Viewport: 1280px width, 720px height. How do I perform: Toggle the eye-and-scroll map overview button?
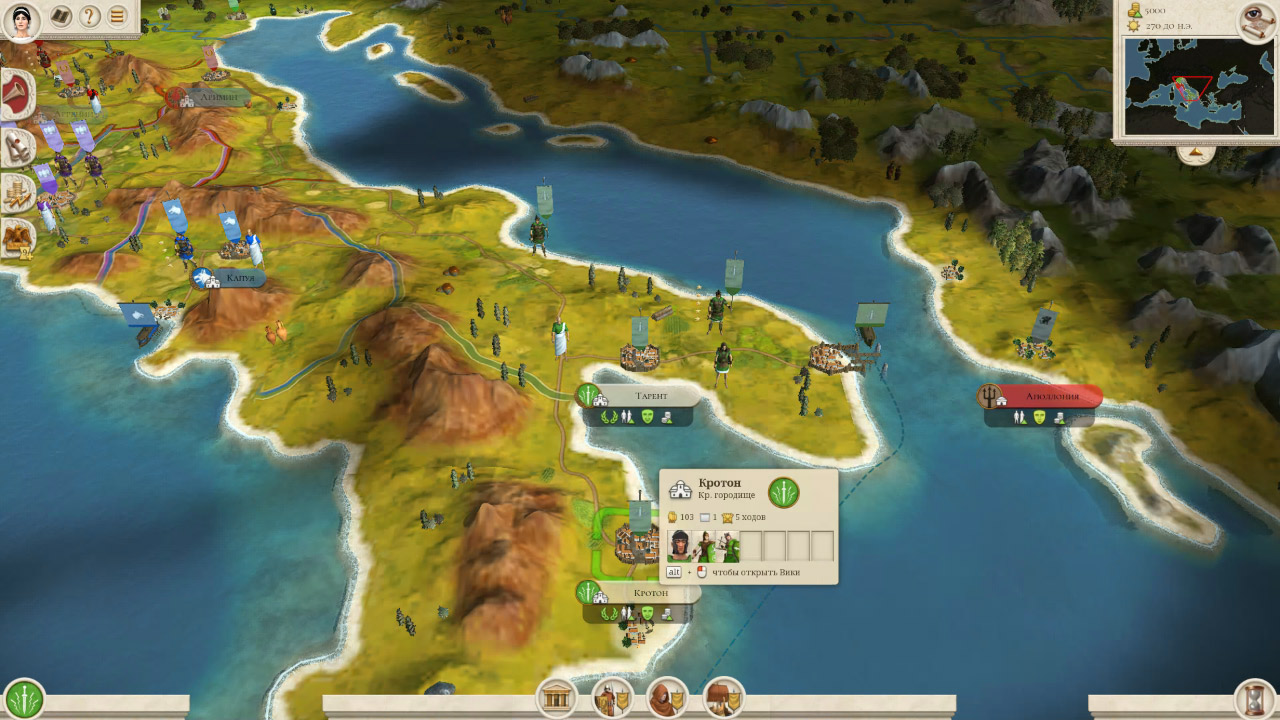[x=1256, y=22]
